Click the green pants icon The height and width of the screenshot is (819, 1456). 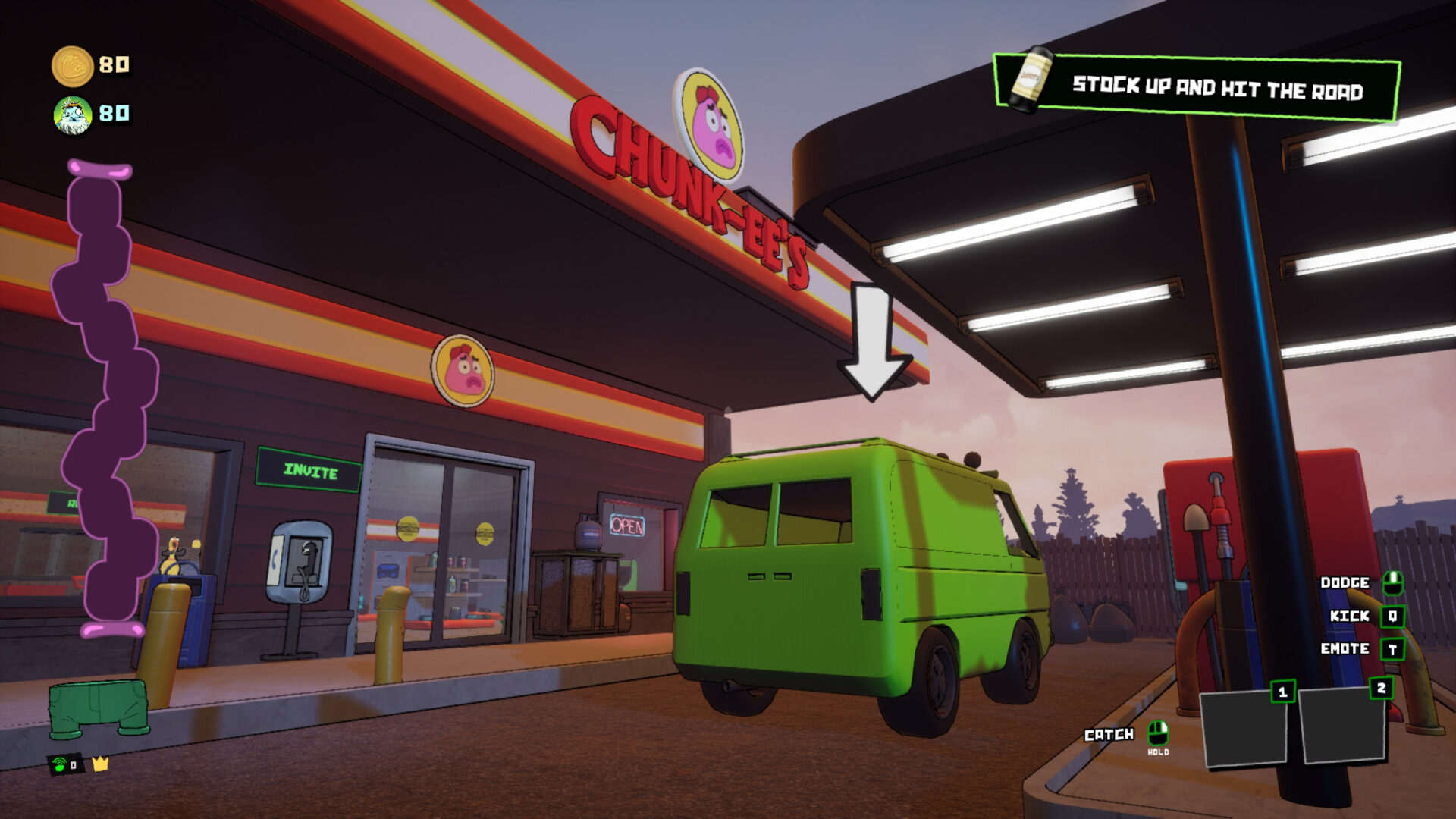99,709
